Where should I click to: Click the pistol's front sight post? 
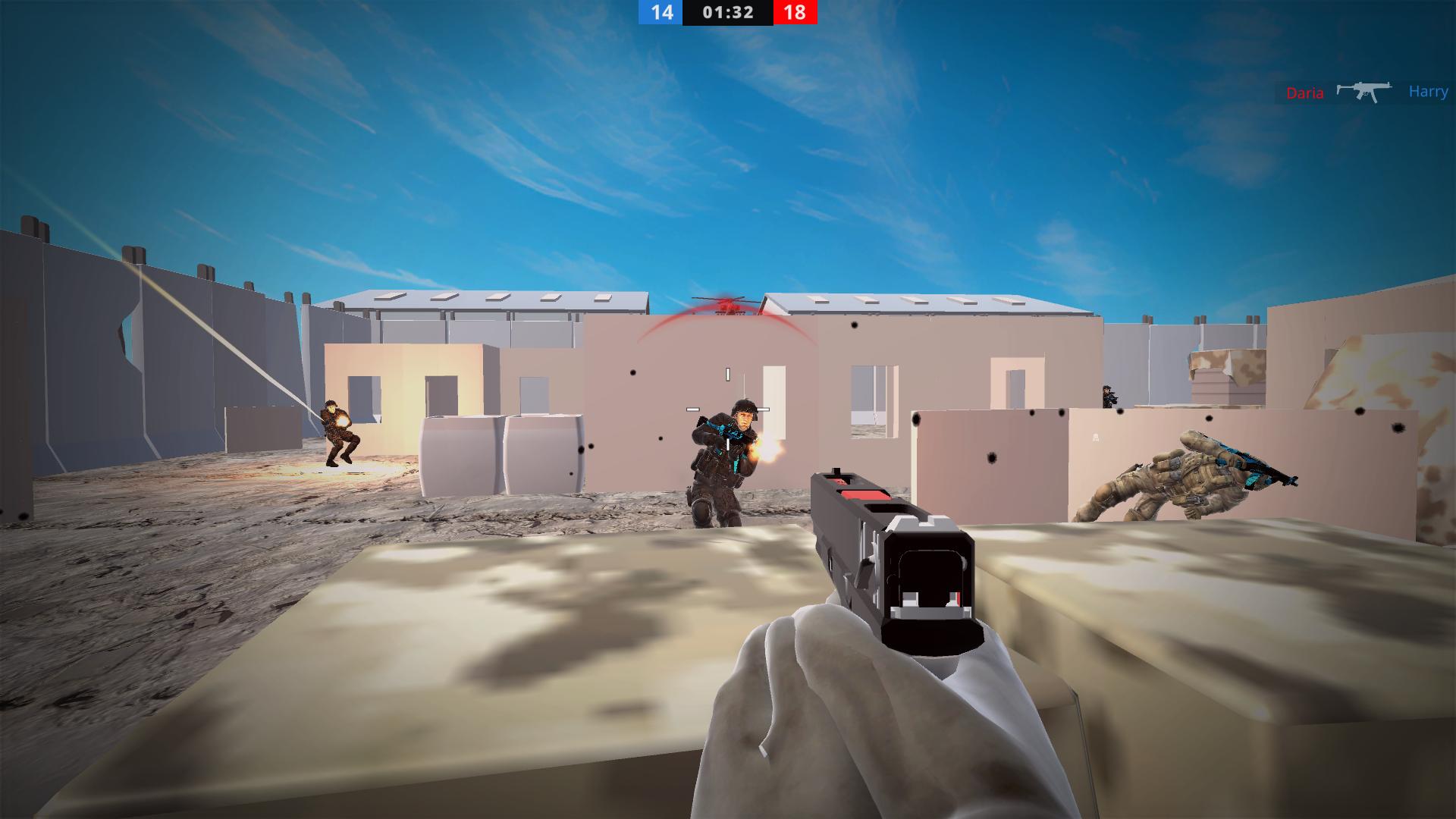pos(836,472)
